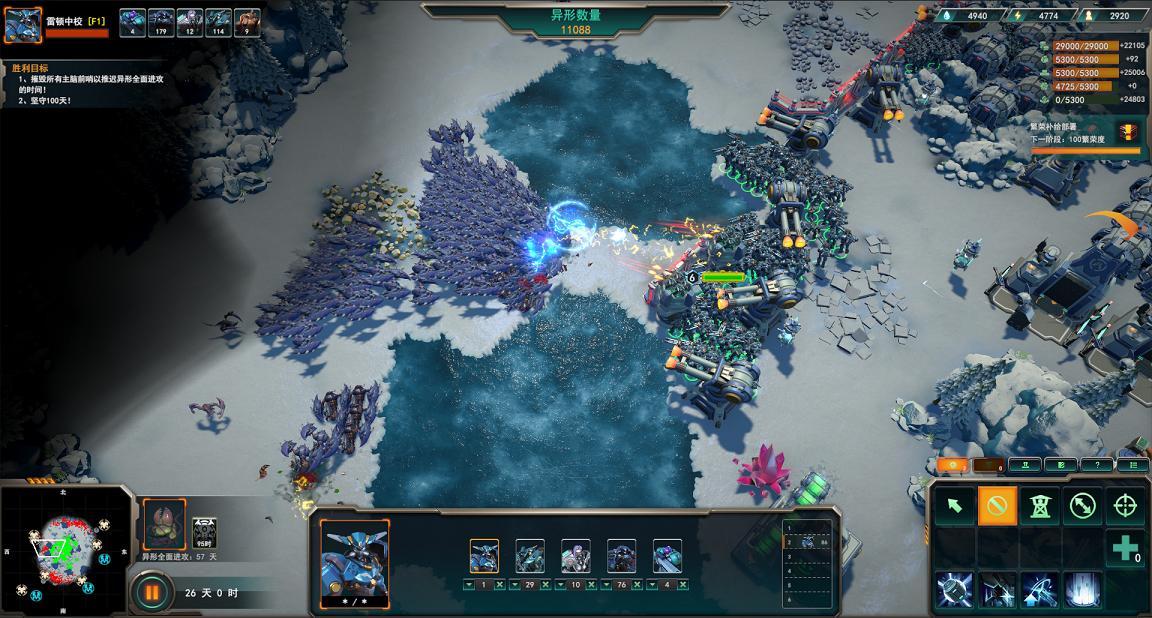Pause the game with the orange pause button

tap(152, 592)
